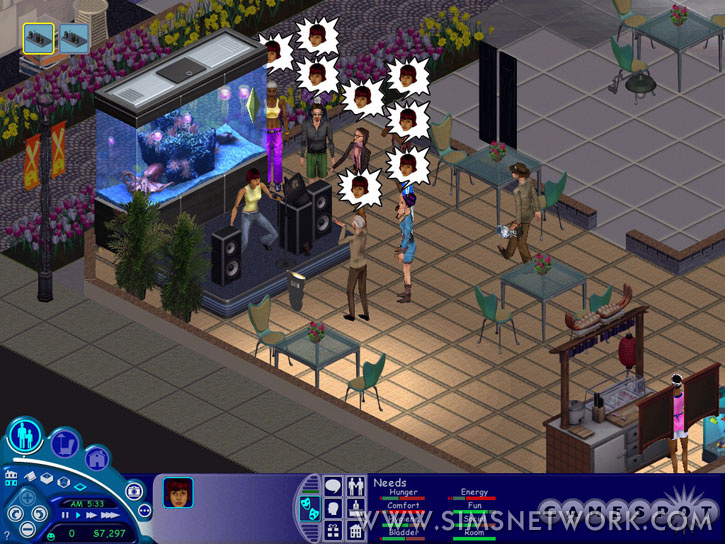Switch to Live mode button
This screenshot has height=544, width=725.
click(x=24, y=436)
